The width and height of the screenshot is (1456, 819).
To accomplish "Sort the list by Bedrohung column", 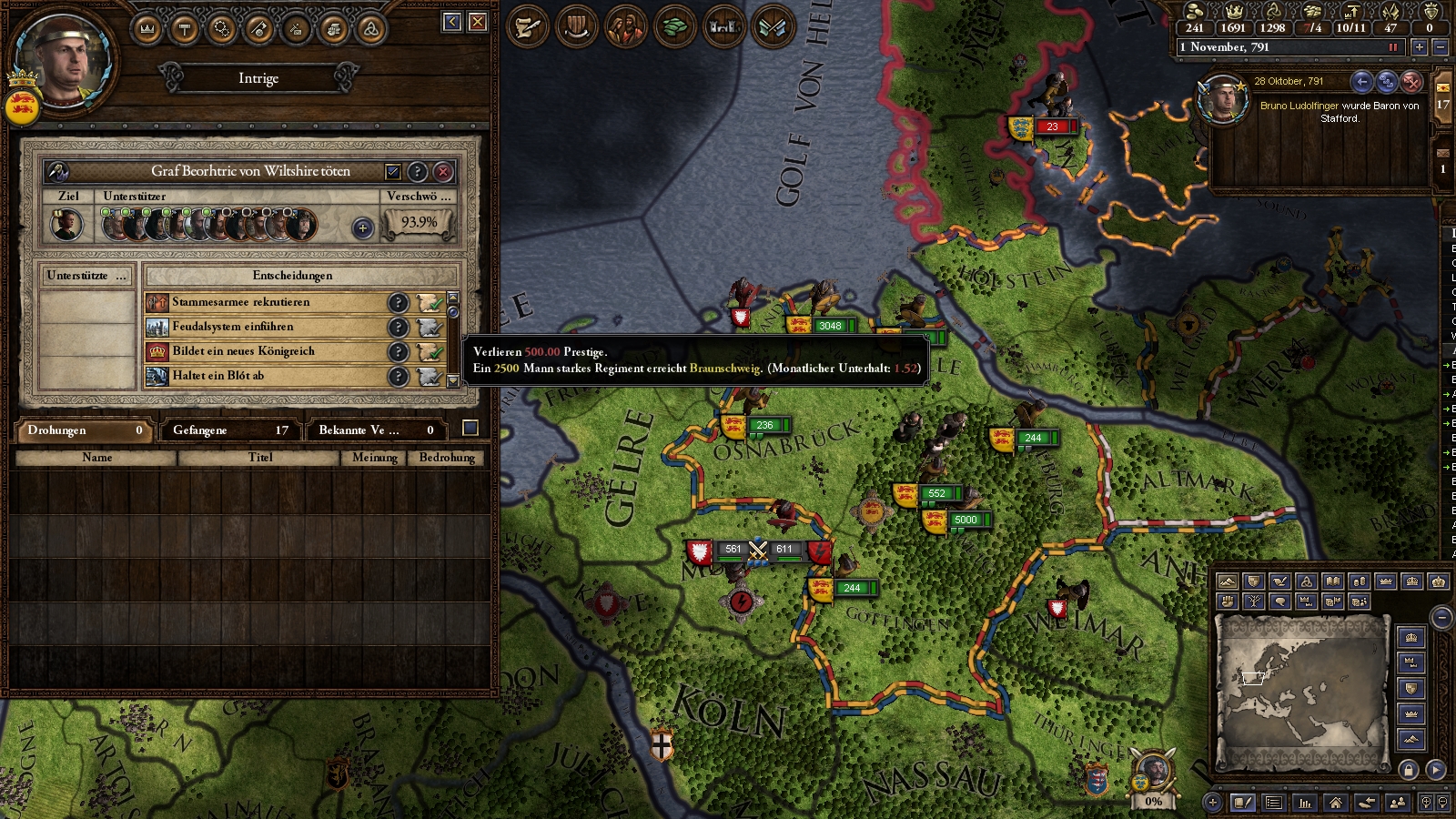I will [x=446, y=458].
